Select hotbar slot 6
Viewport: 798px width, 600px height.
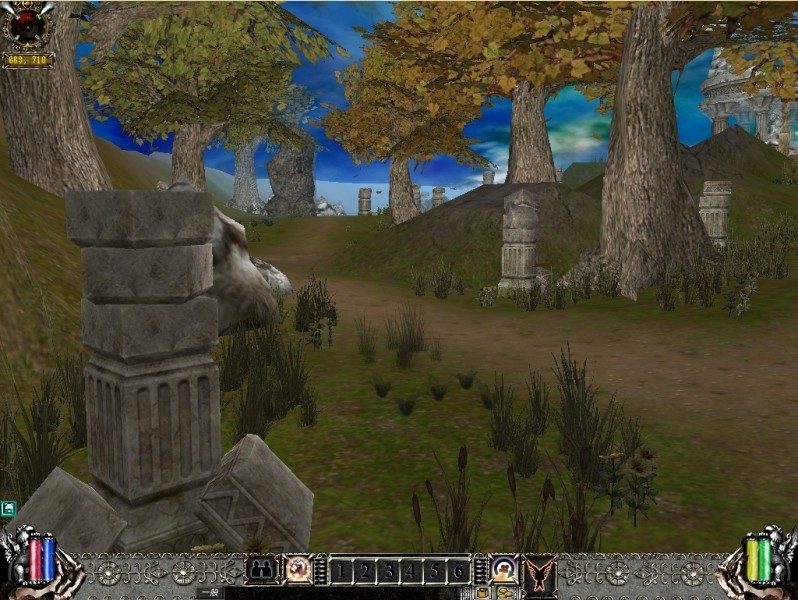tap(457, 571)
